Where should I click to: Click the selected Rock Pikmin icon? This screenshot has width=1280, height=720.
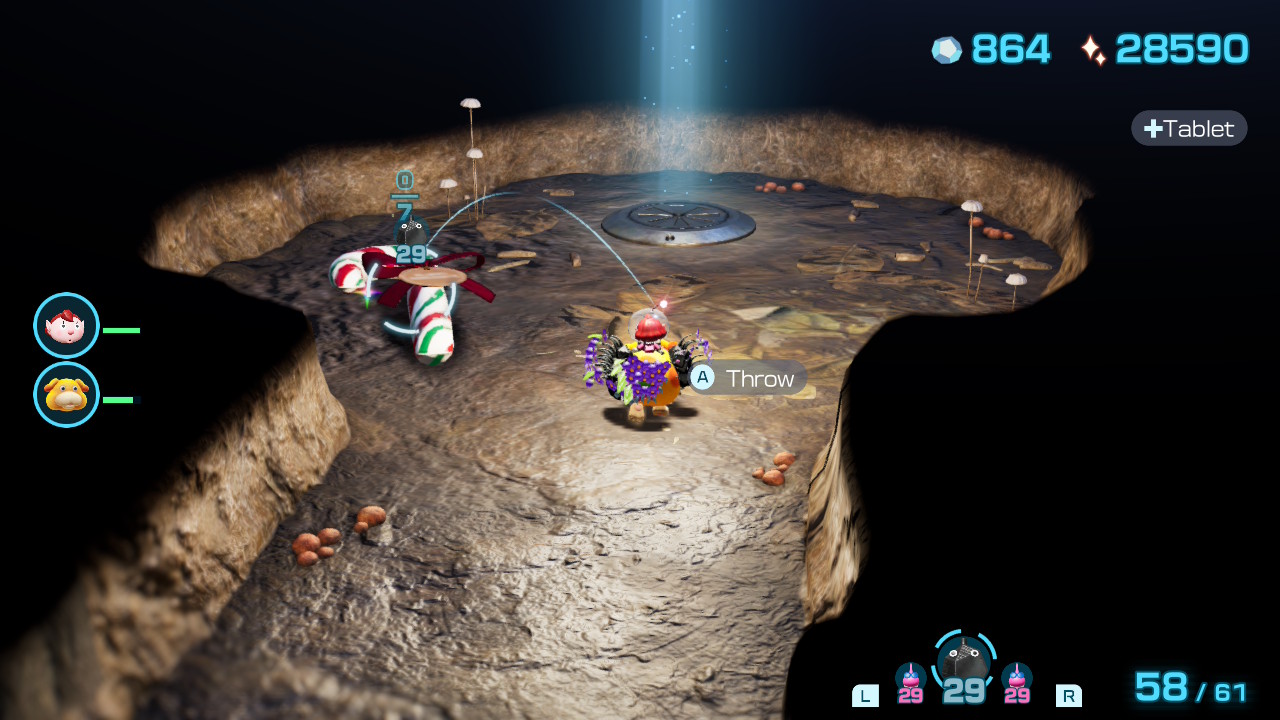point(964,660)
